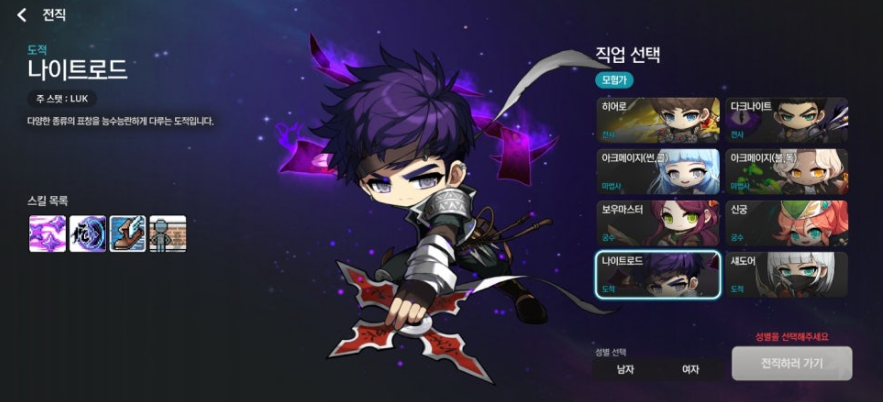Select the 히어로 job card
Viewport: 884px width, 402px height.
point(658,120)
